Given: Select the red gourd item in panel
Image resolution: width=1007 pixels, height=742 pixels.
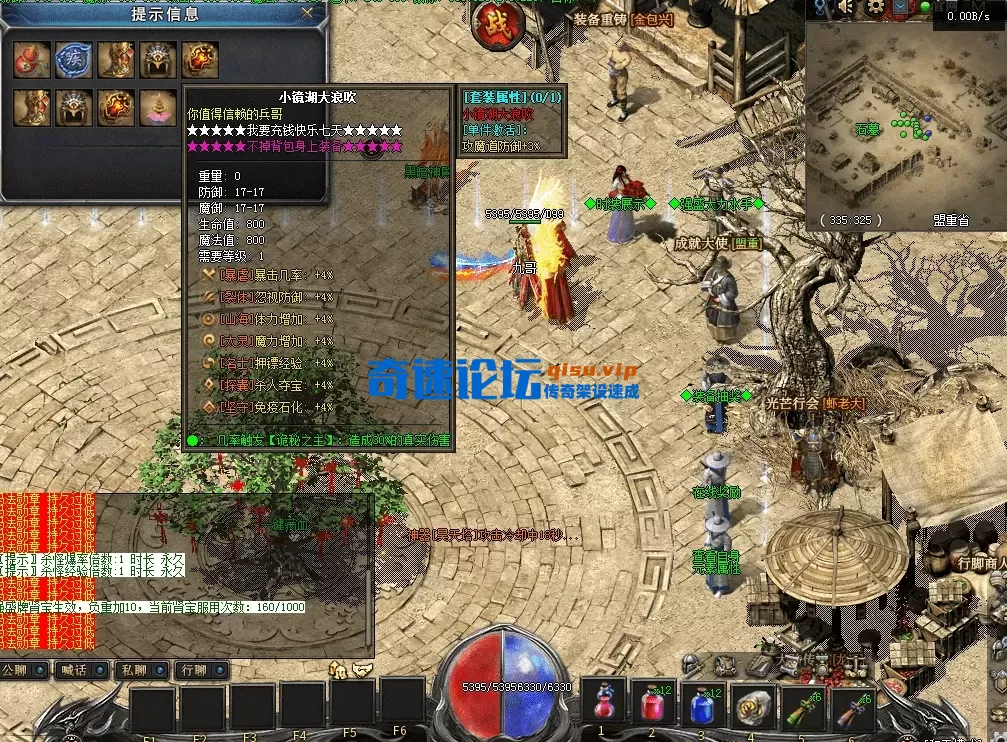Looking at the screenshot, I should tap(31, 59).
